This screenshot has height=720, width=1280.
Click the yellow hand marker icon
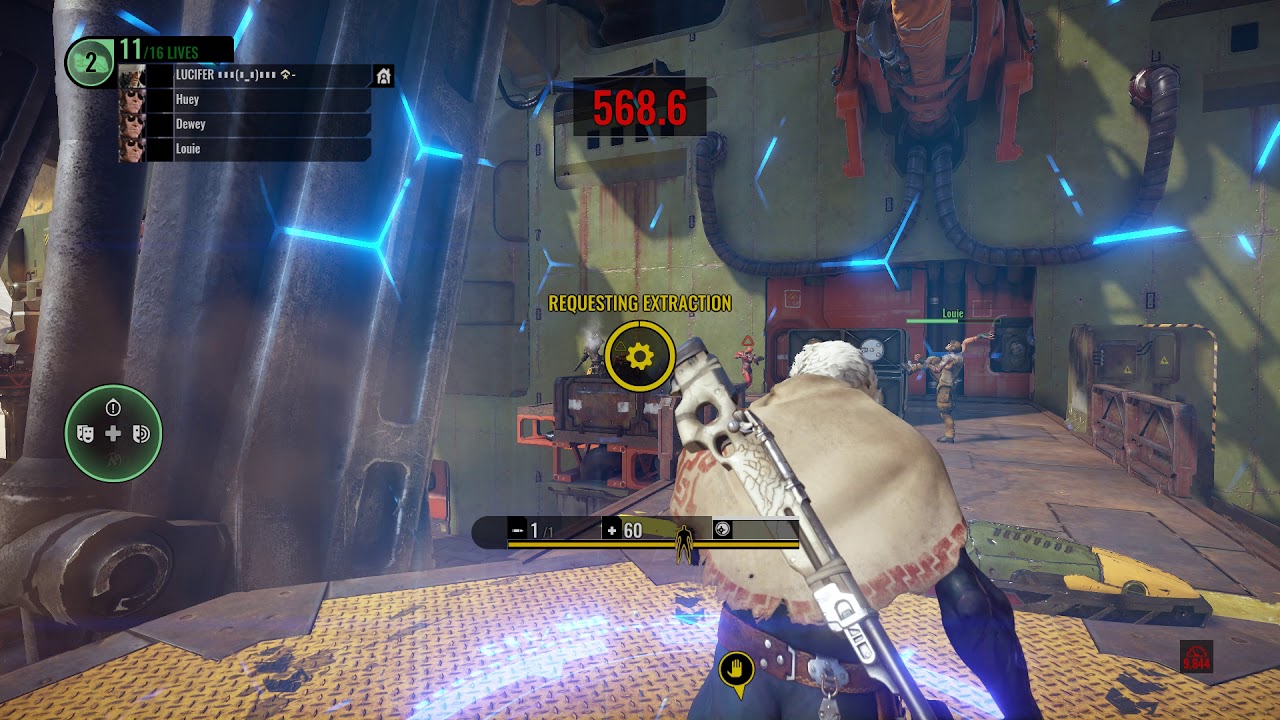click(x=736, y=668)
